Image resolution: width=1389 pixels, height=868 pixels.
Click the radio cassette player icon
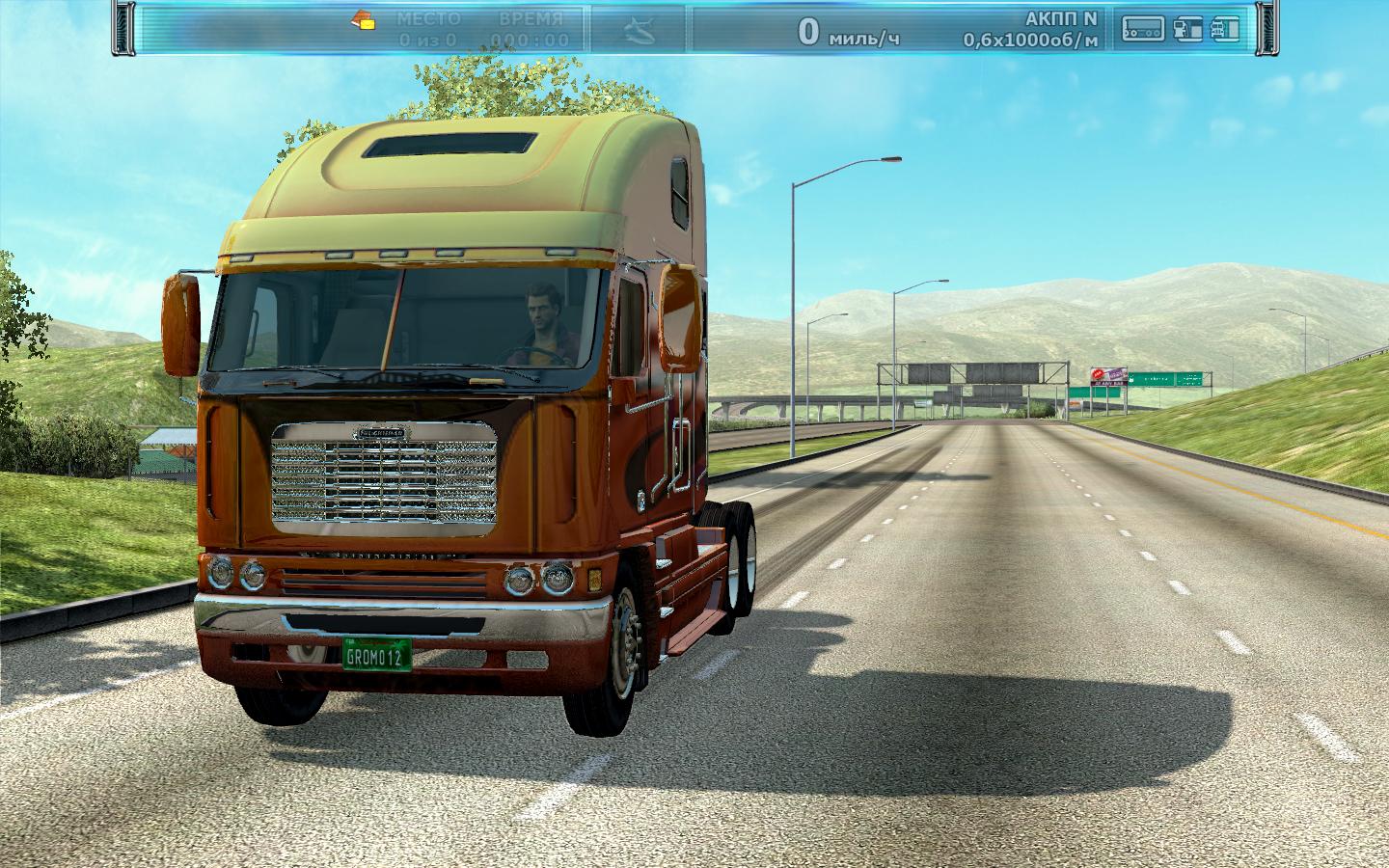1142,30
